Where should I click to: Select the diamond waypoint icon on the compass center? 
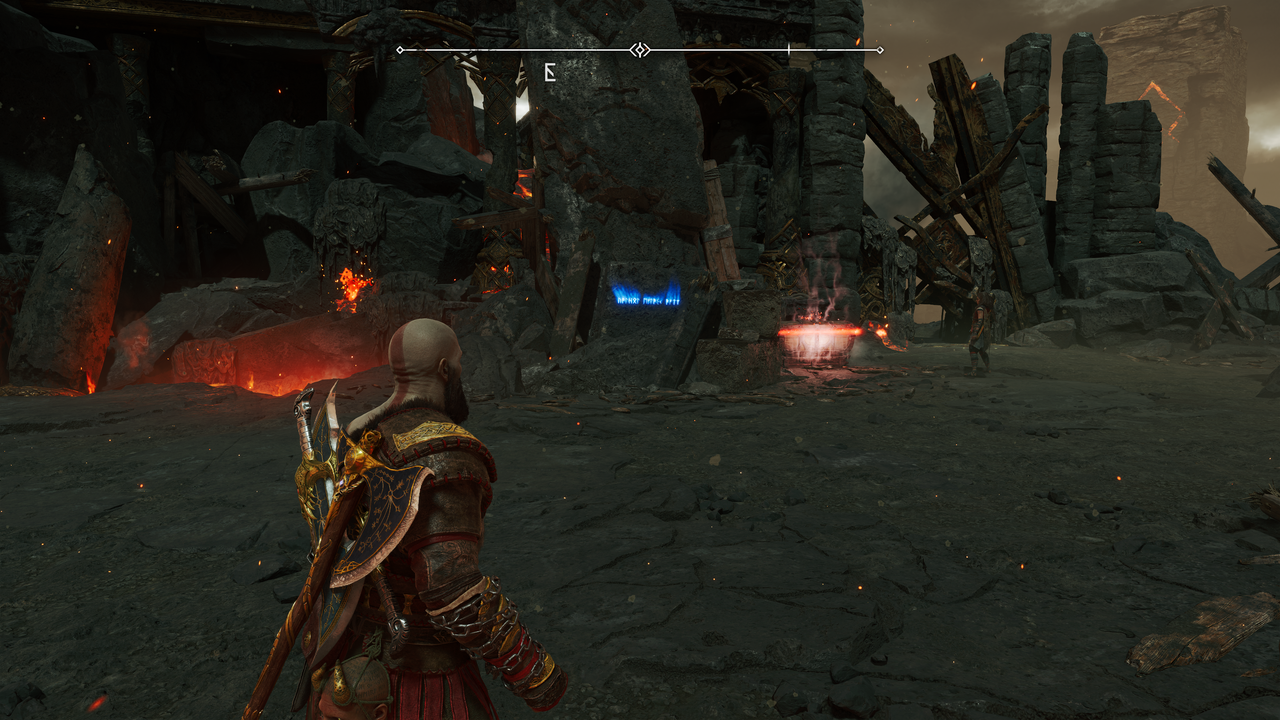(639, 48)
